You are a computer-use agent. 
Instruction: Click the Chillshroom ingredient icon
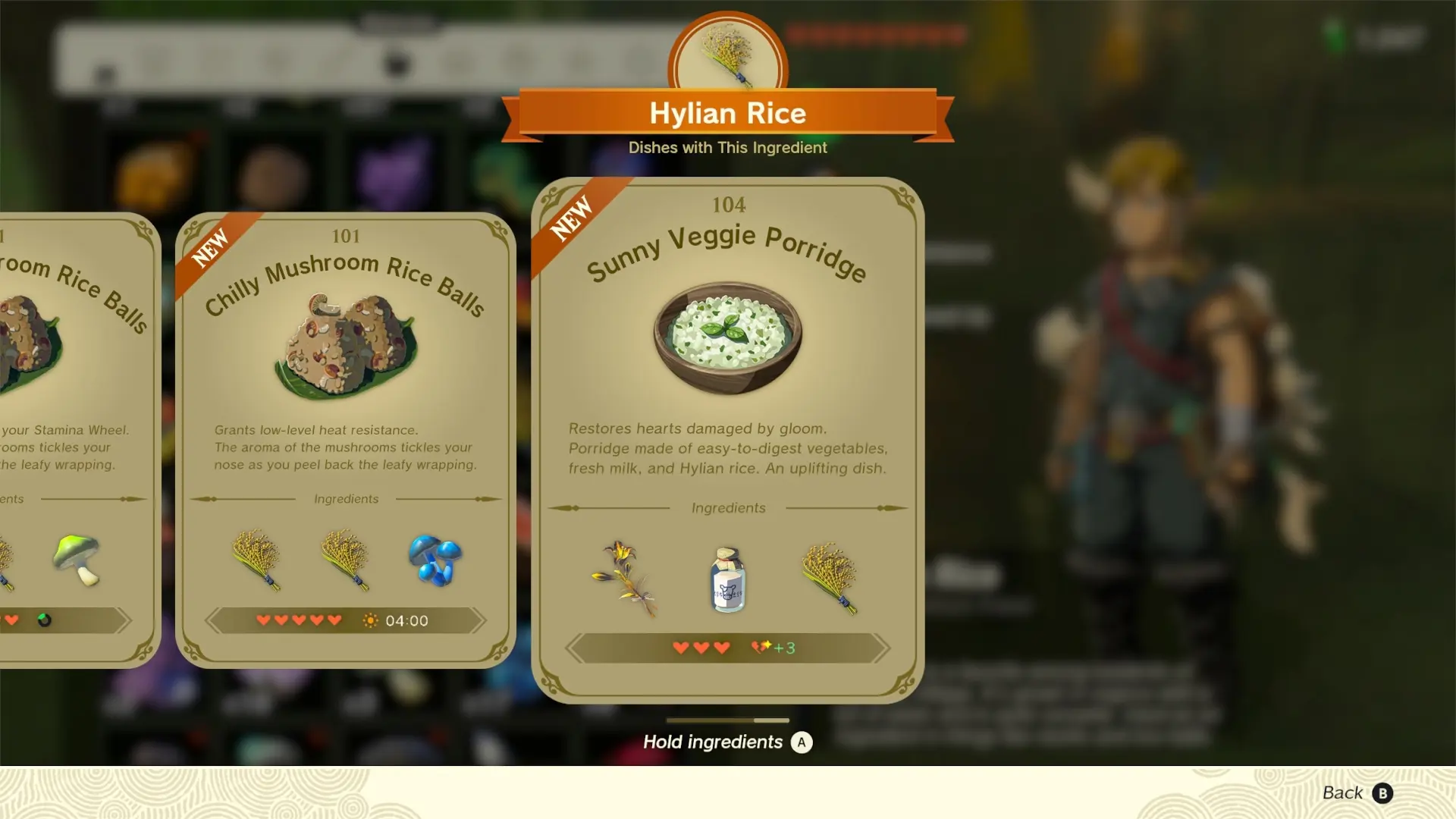tap(436, 561)
